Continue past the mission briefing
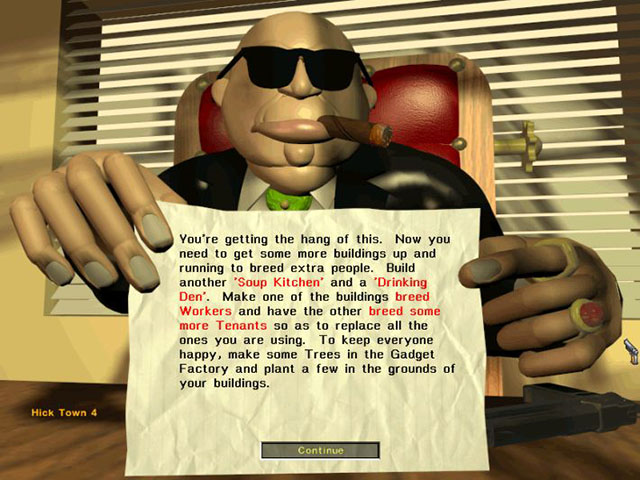Viewport: 640px width, 480px height. click(320, 450)
